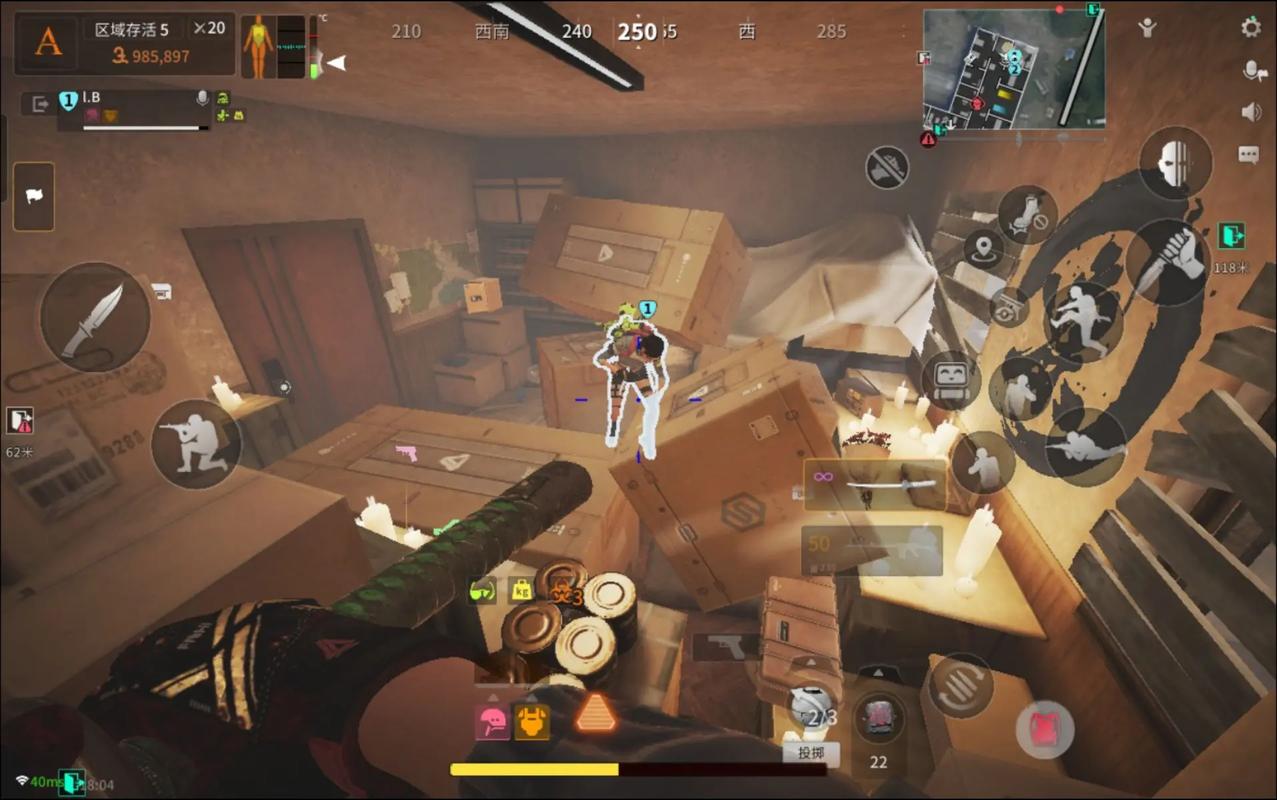Select the rifle slot with 50 ammo
This screenshot has width=1277, height=800.
tap(872, 551)
